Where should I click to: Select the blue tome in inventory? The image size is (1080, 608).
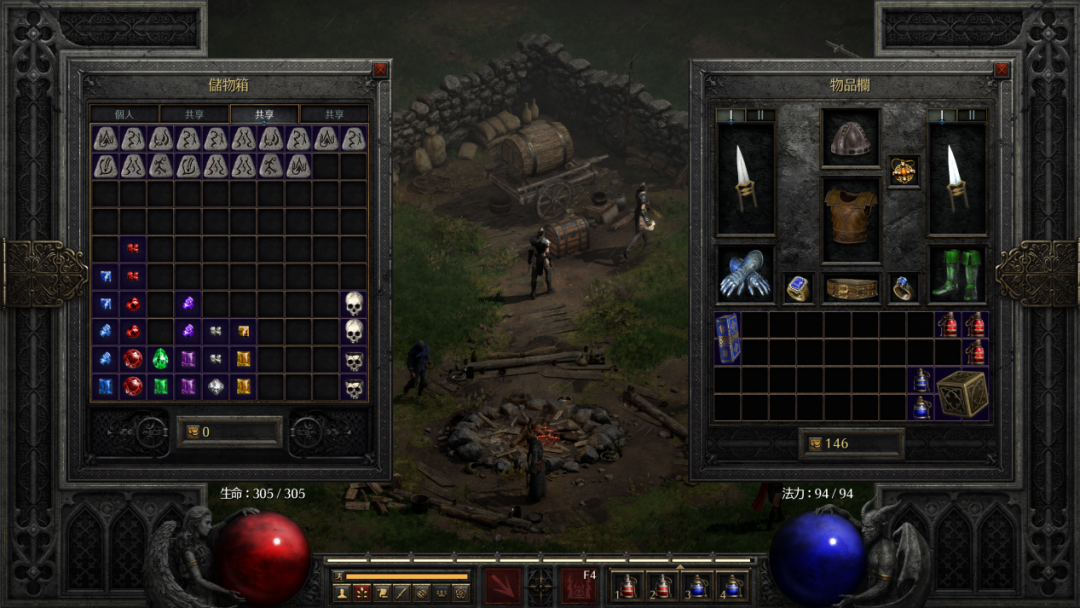(727, 338)
